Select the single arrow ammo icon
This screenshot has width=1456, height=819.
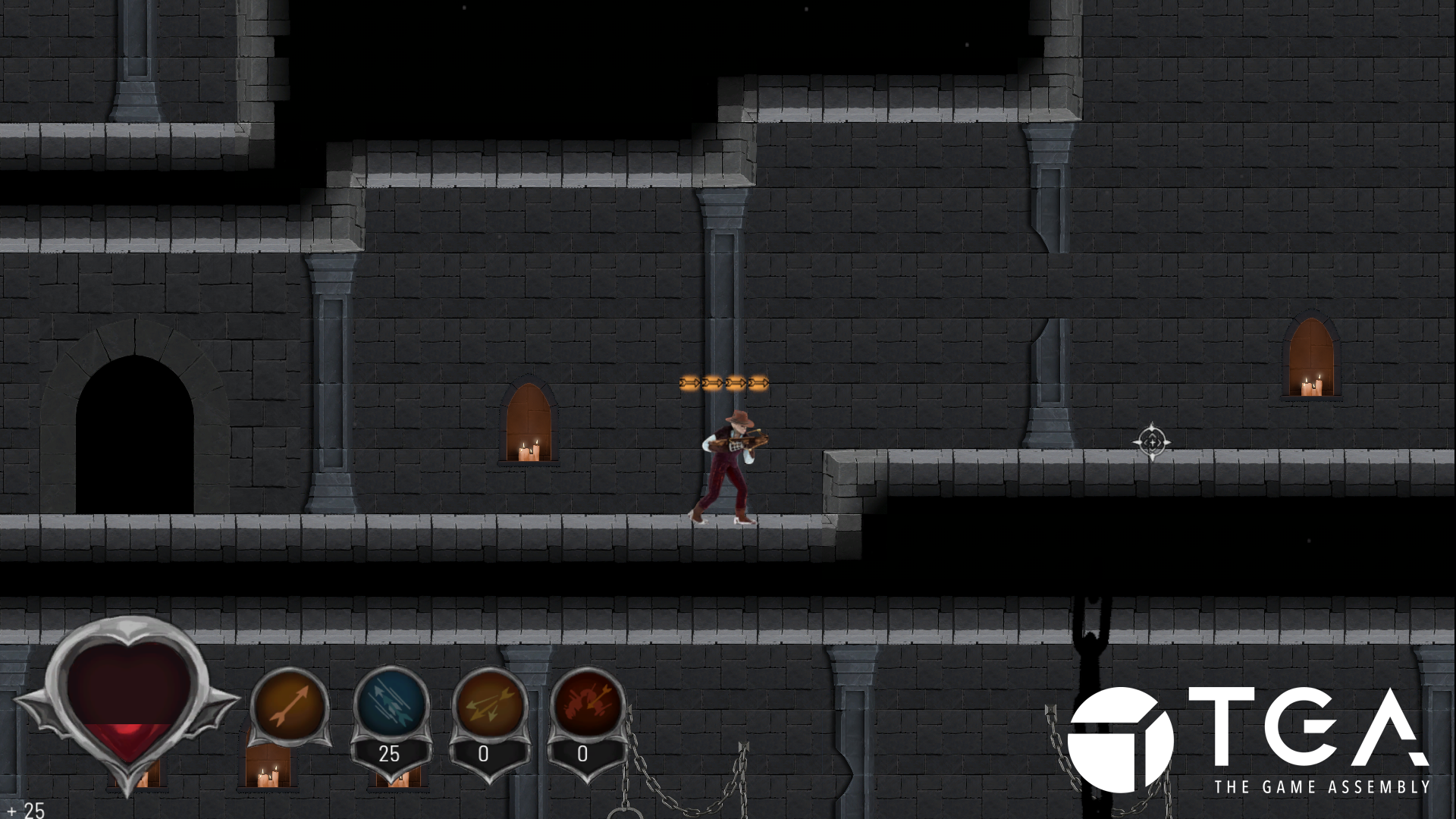290,706
